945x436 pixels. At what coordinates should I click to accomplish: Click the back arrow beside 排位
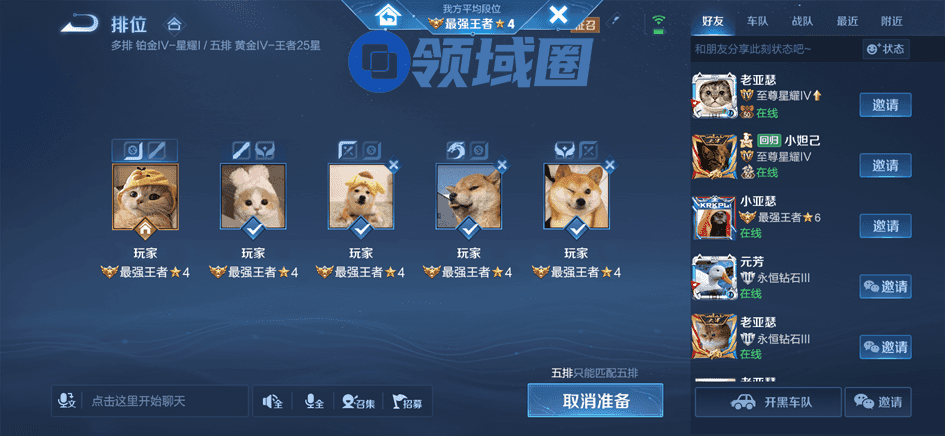coord(78,22)
